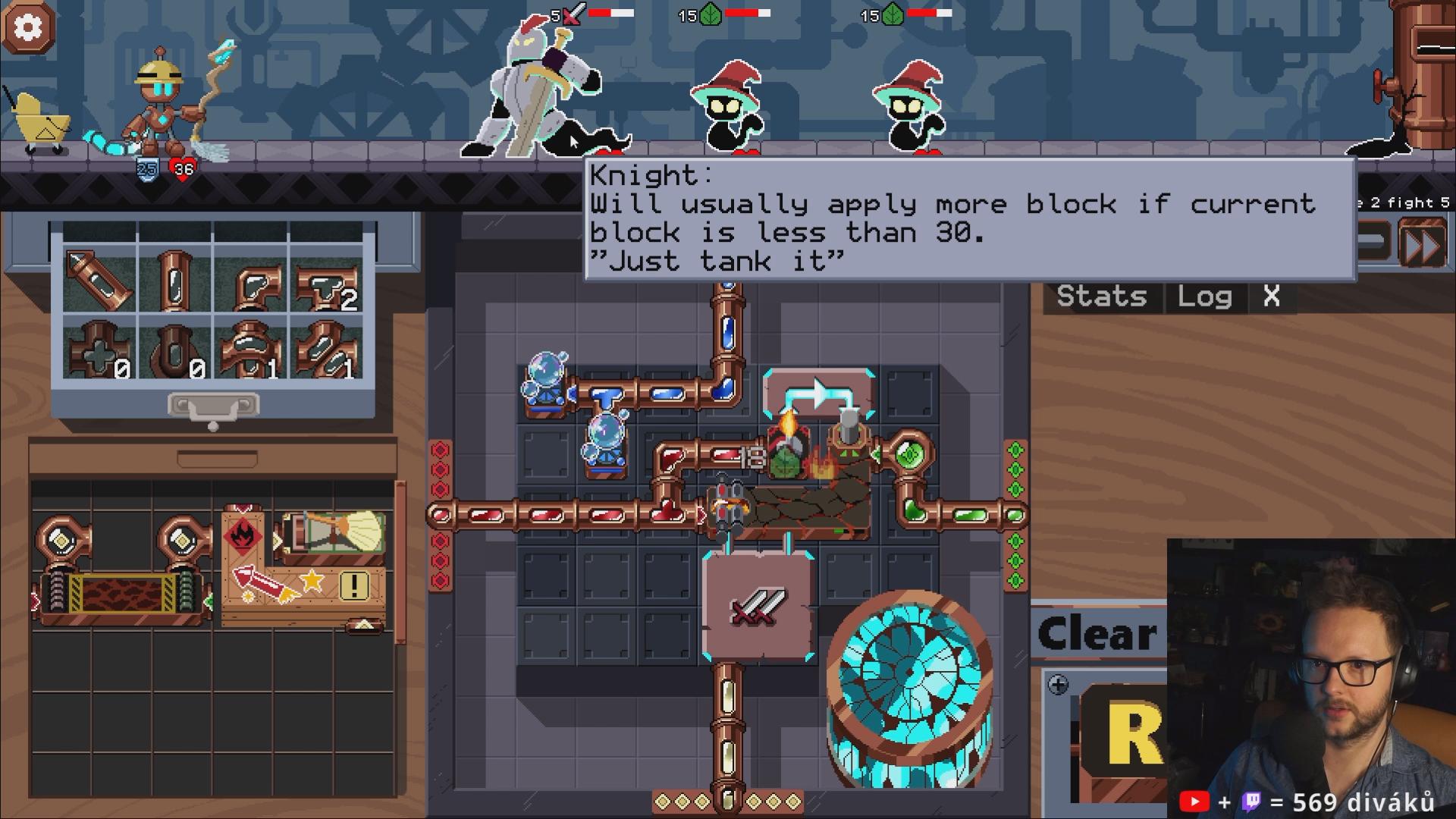Select the straight vertical pipe piece
The image size is (1456, 819).
(x=174, y=281)
